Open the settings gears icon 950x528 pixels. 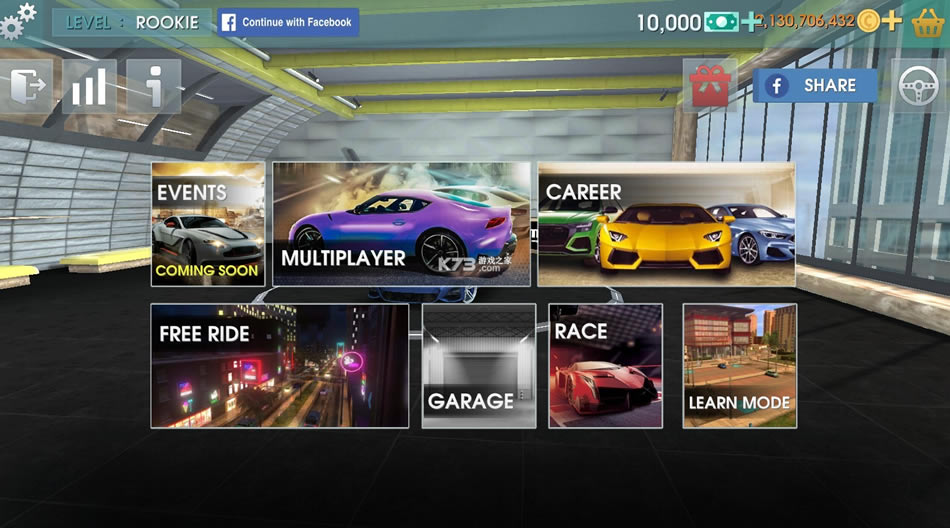(x=18, y=20)
